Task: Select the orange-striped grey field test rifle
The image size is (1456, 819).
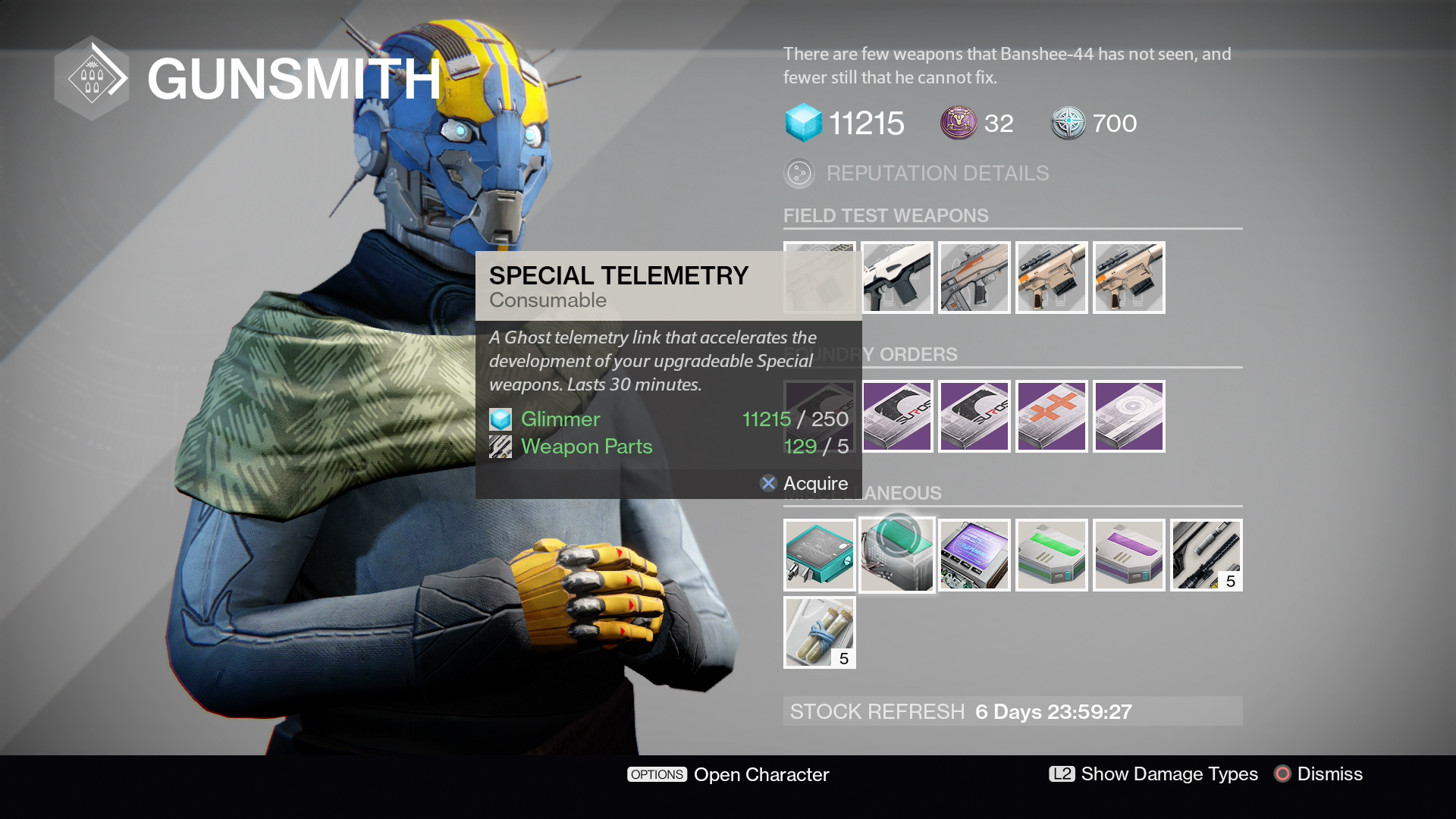Action: pos(974,278)
